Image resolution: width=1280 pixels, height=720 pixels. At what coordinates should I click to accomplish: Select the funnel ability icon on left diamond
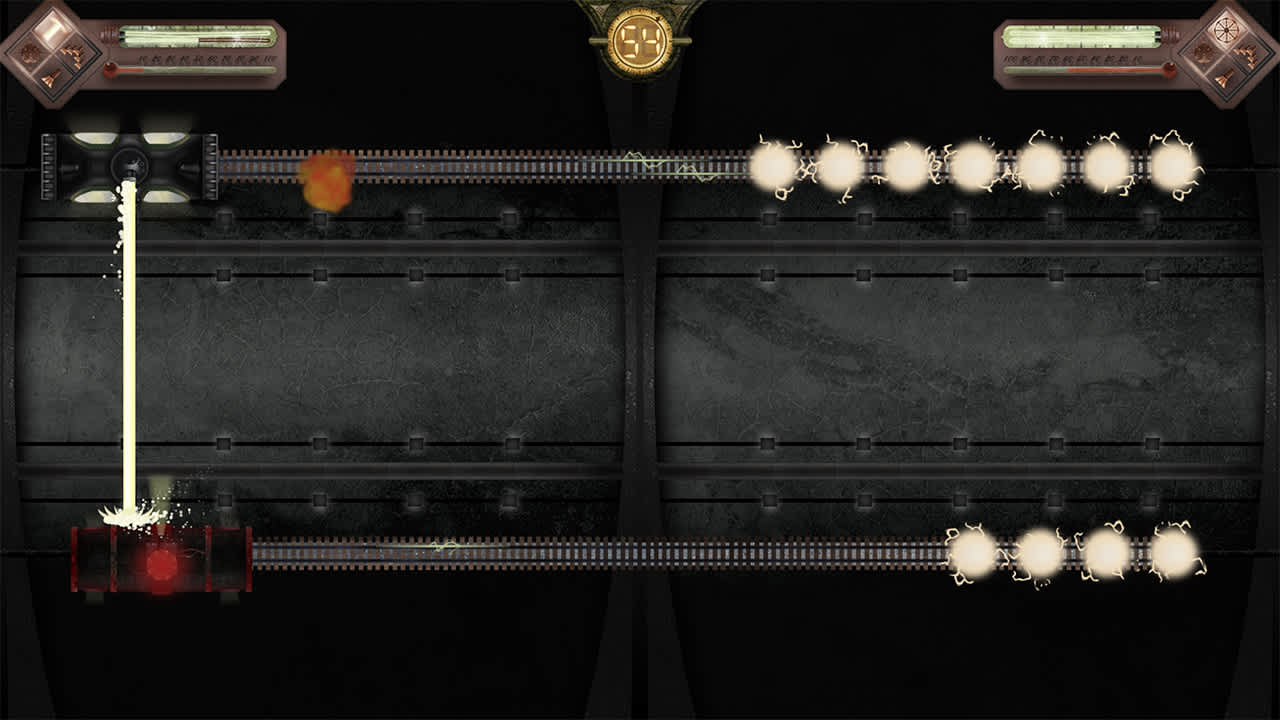click(48, 78)
